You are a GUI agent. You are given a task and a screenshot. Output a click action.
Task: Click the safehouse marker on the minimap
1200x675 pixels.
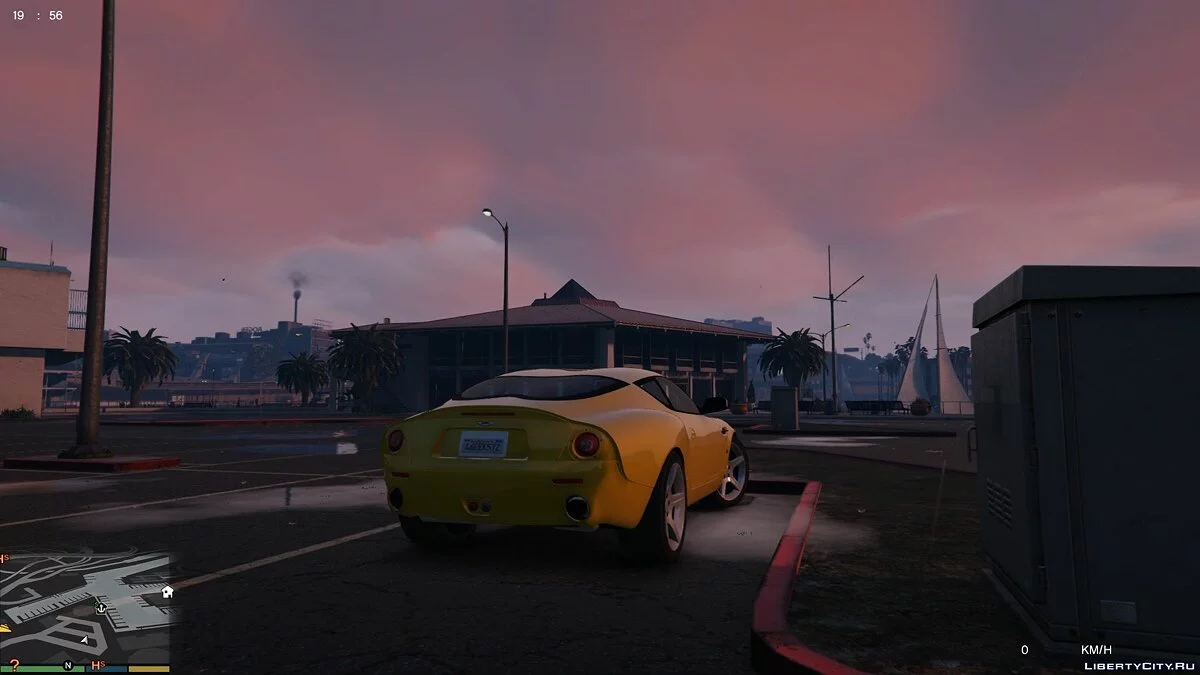click(167, 591)
